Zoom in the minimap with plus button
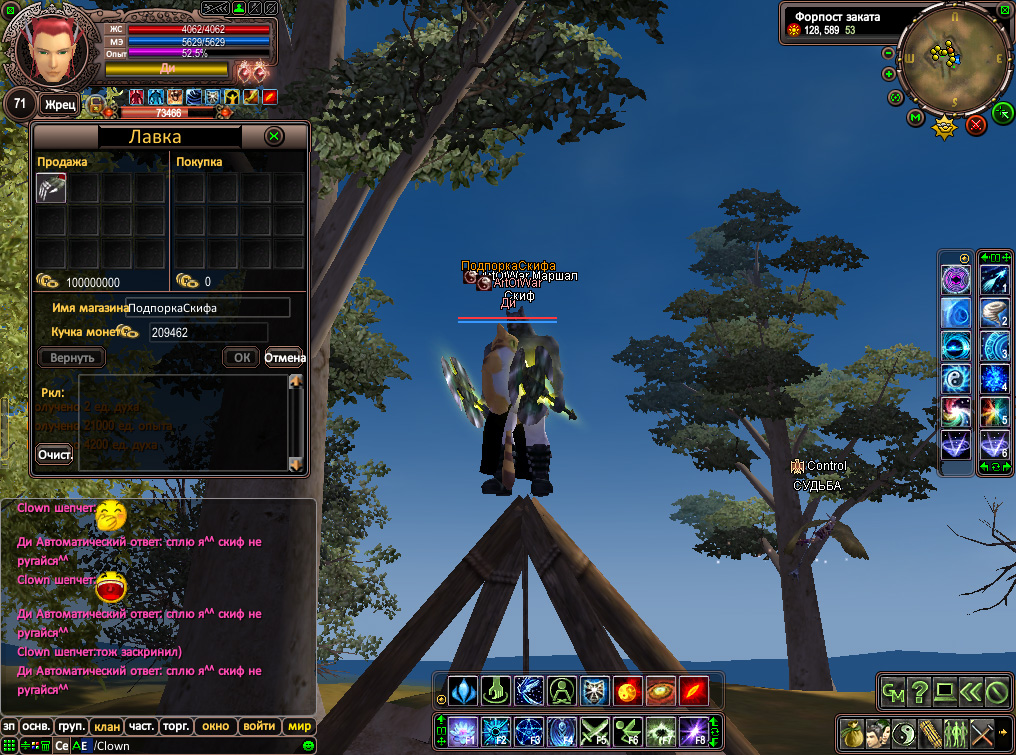The height and width of the screenshot is (755, 1016). pyautogui.click(x=888, y=74)
